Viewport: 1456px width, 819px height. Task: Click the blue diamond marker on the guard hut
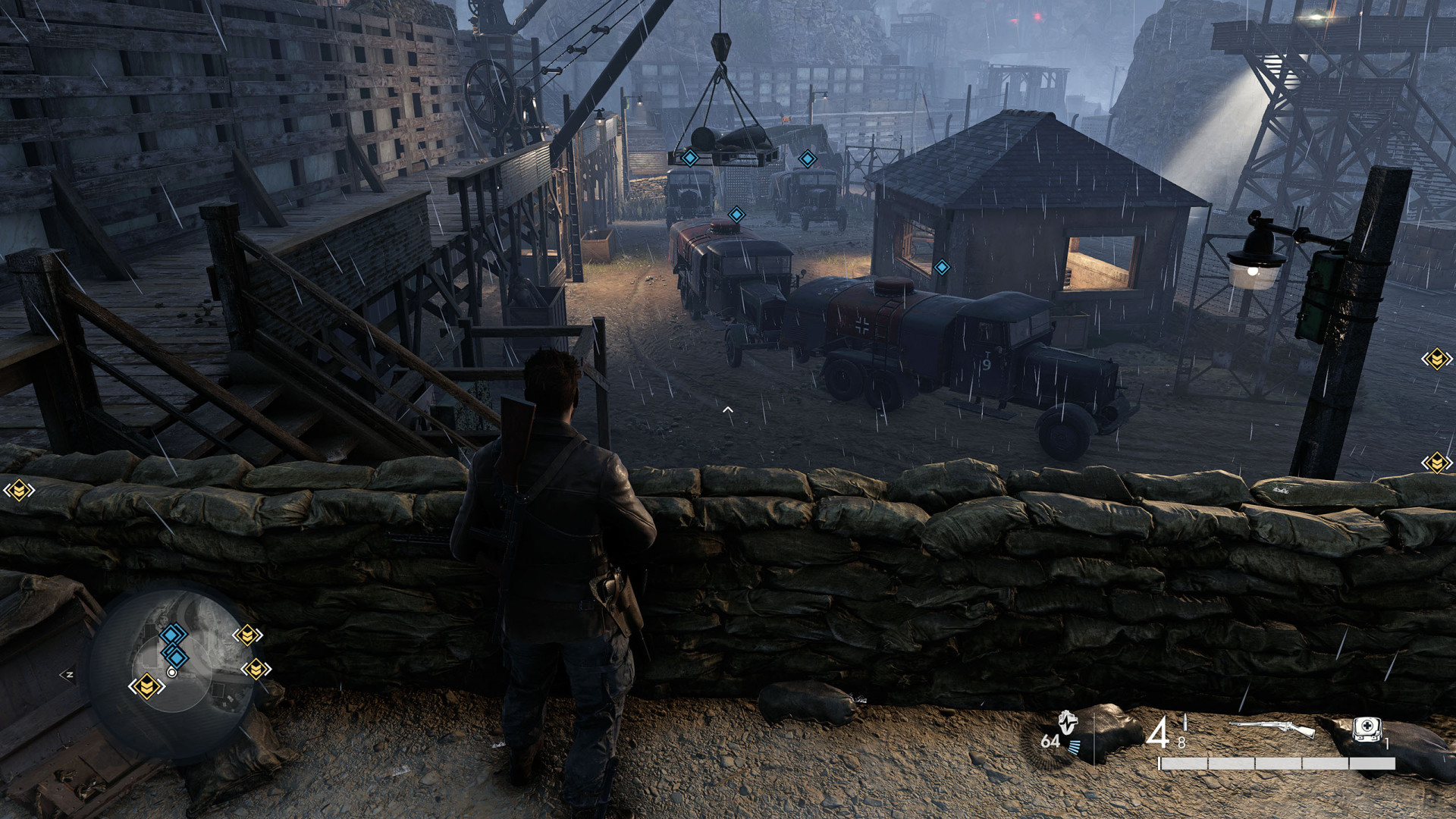tap(942, 267)
